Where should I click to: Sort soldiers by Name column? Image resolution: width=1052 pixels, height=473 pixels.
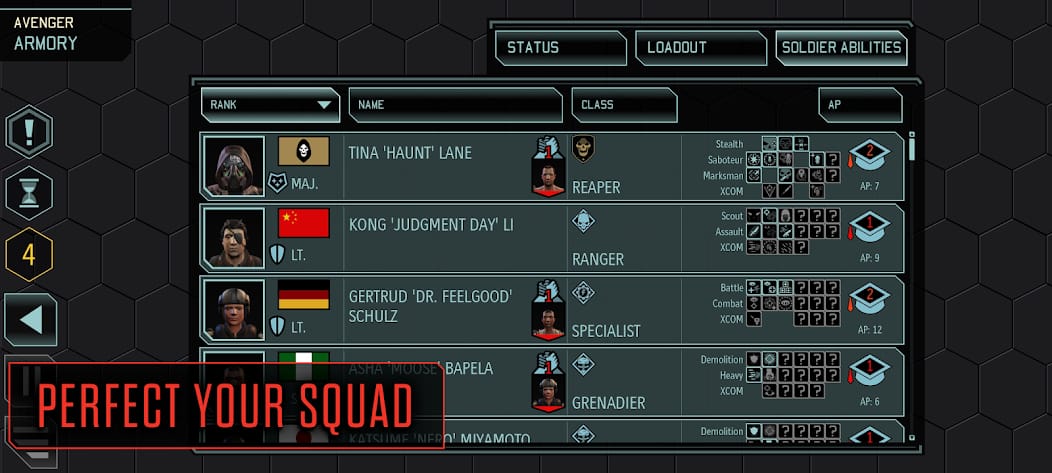(x=455, y=104)
